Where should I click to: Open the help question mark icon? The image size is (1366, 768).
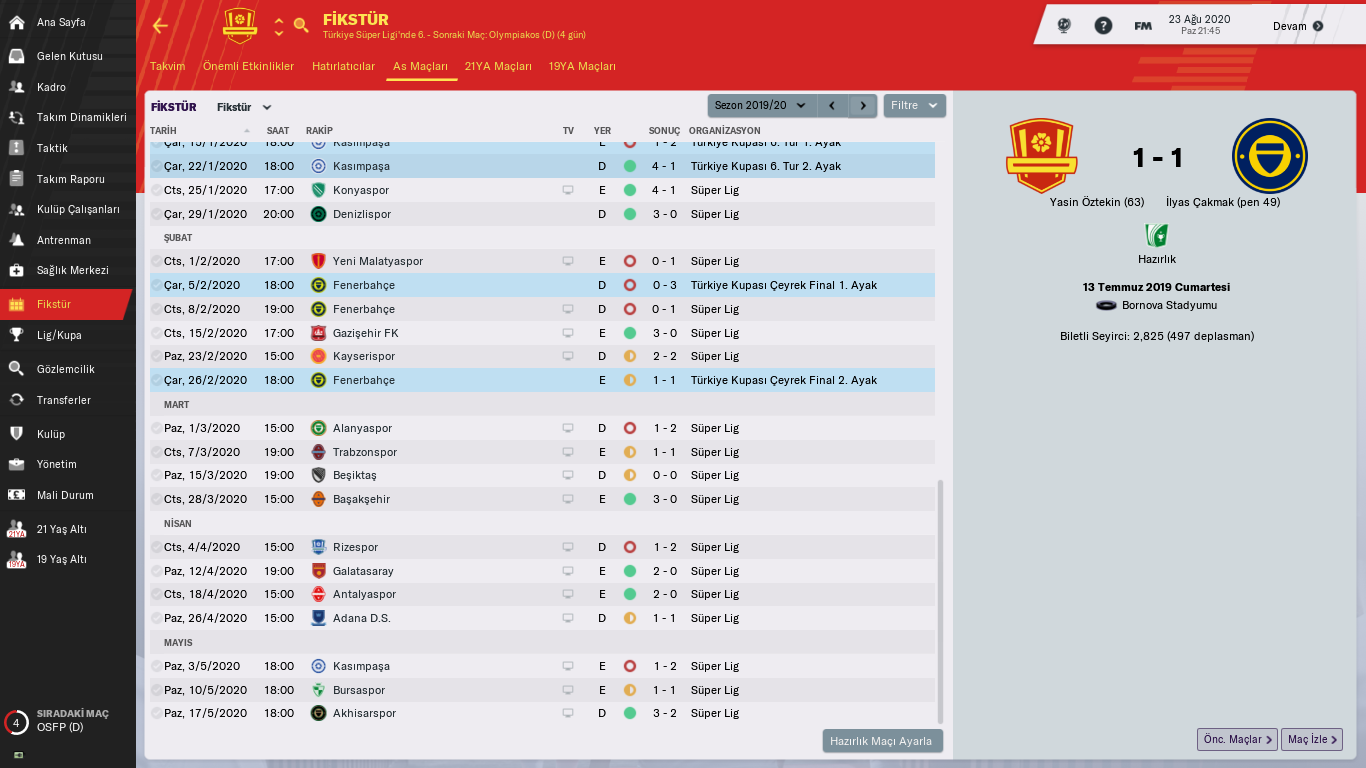tap(1103, 26)
